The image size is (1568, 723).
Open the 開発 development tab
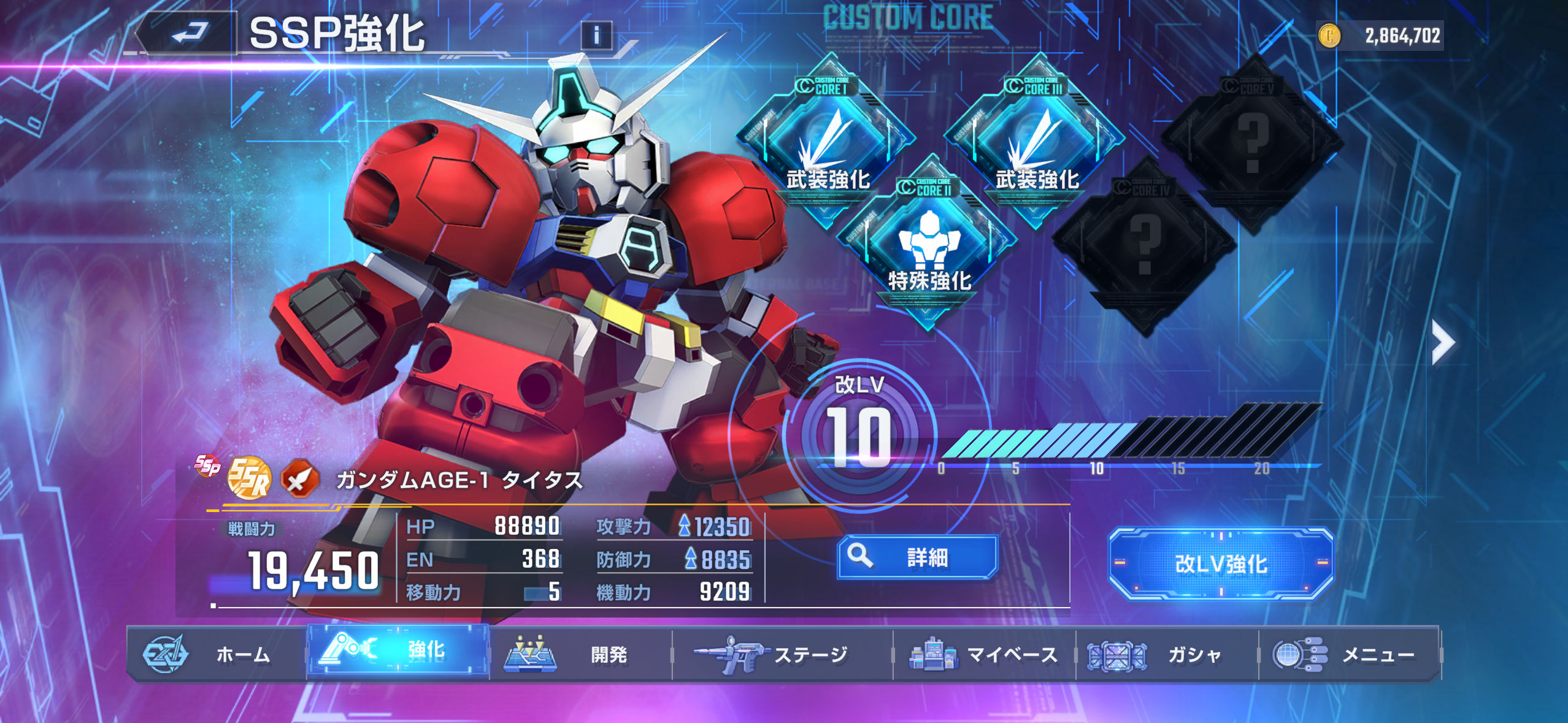580,654
